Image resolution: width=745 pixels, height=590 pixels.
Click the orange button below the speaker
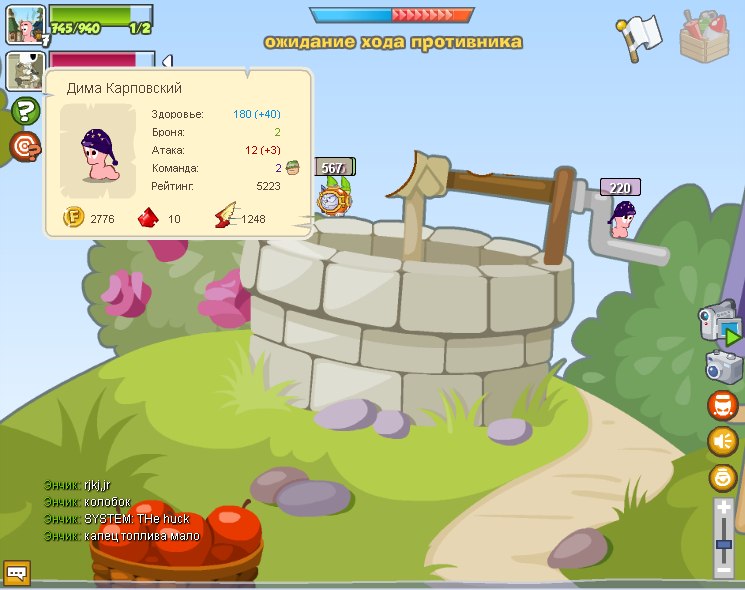point(723,477)
